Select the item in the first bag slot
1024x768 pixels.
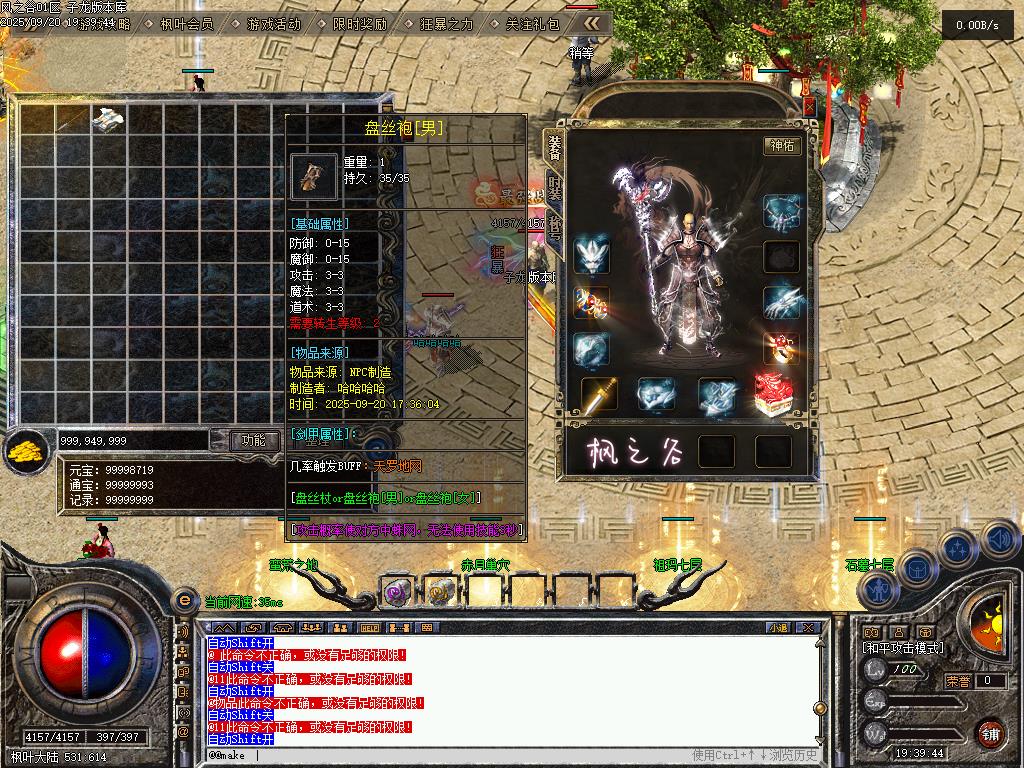(108, 119)
